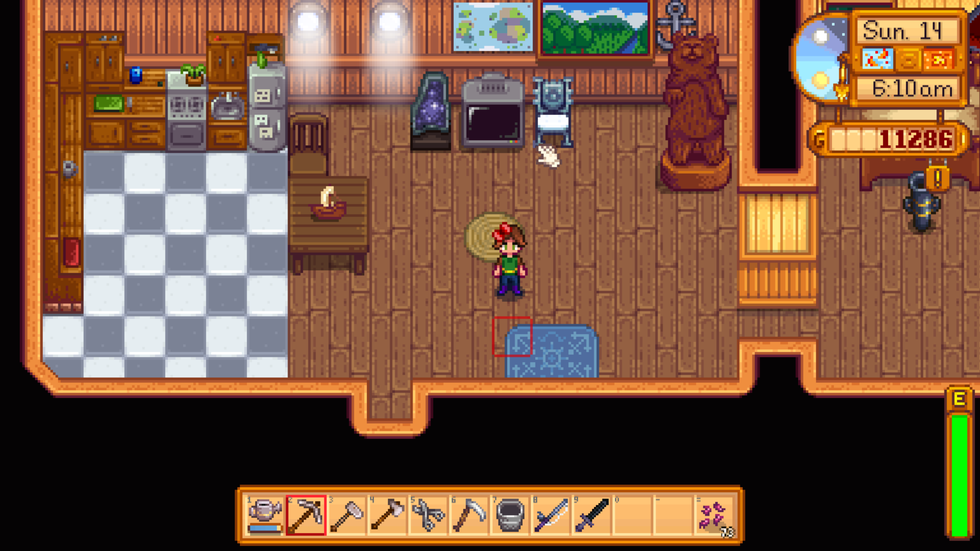
Task: Open the journal exclamation mark icon
Action: (x=938, y=178)
